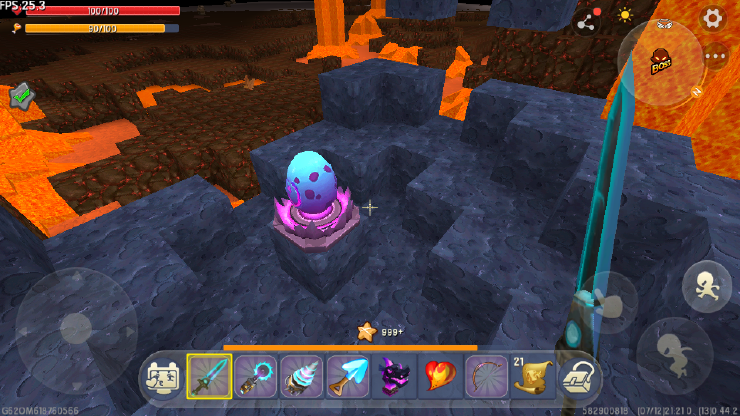The image size is (740, 416).
Task: Toggle the sun daytime icon
Action: 625,16
